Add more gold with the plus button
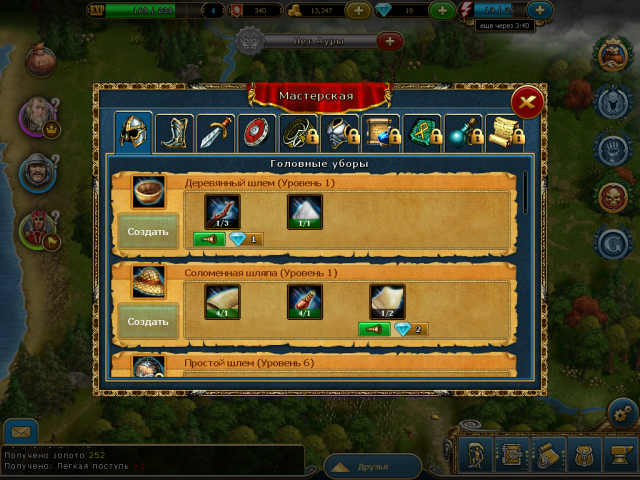 coord(359,11)
